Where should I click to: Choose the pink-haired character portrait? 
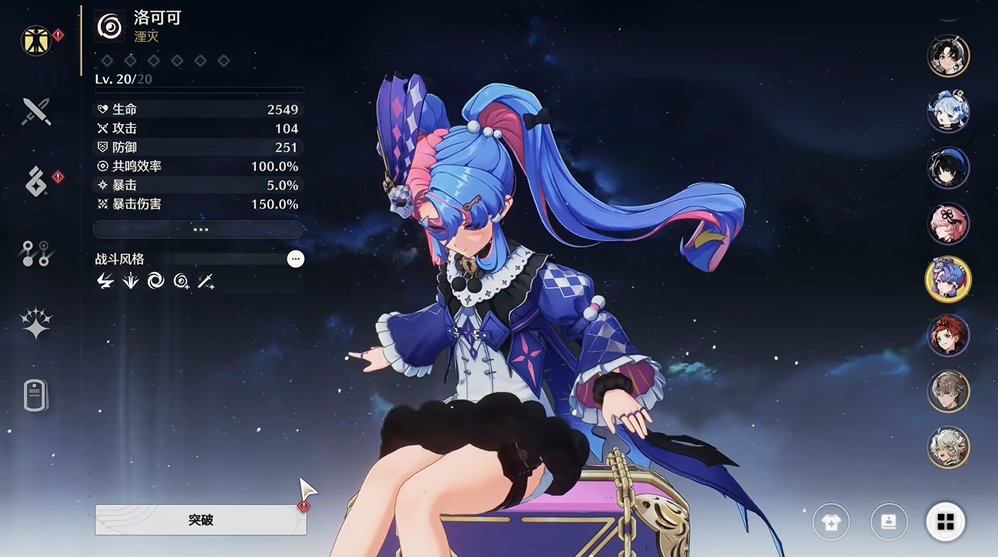[x=948, y=223]
